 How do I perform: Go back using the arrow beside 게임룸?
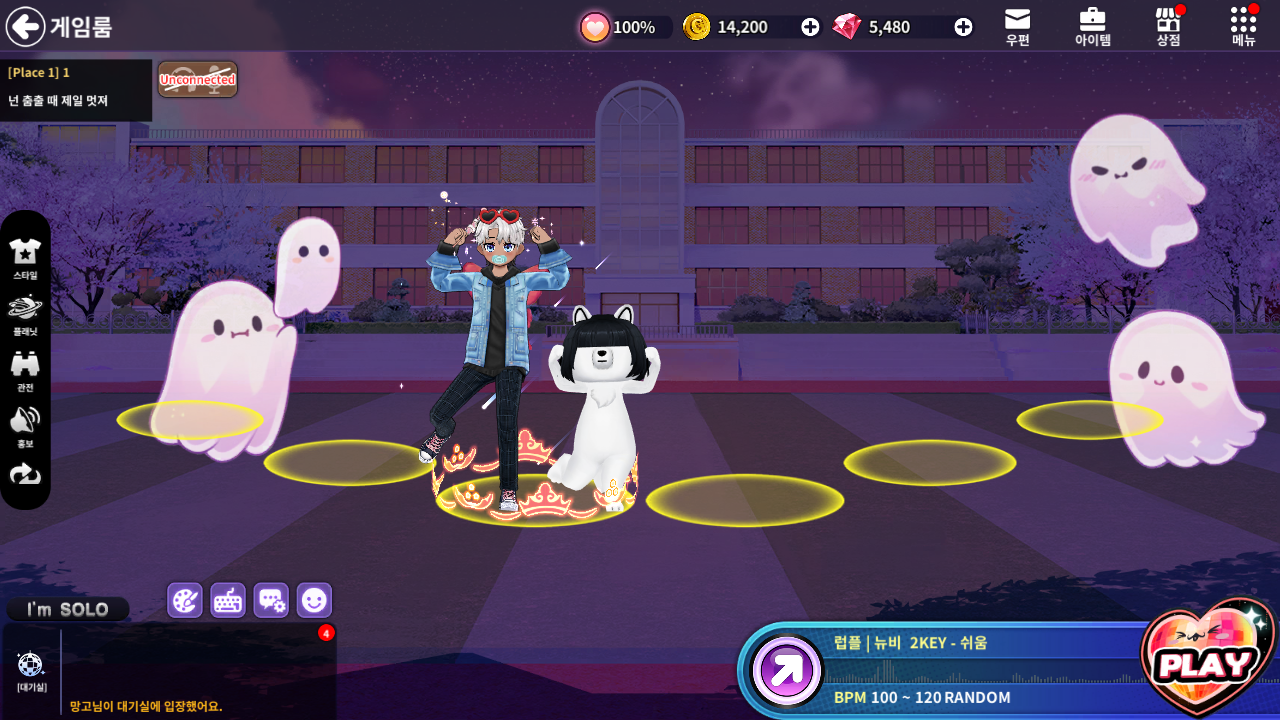[25, 27]
